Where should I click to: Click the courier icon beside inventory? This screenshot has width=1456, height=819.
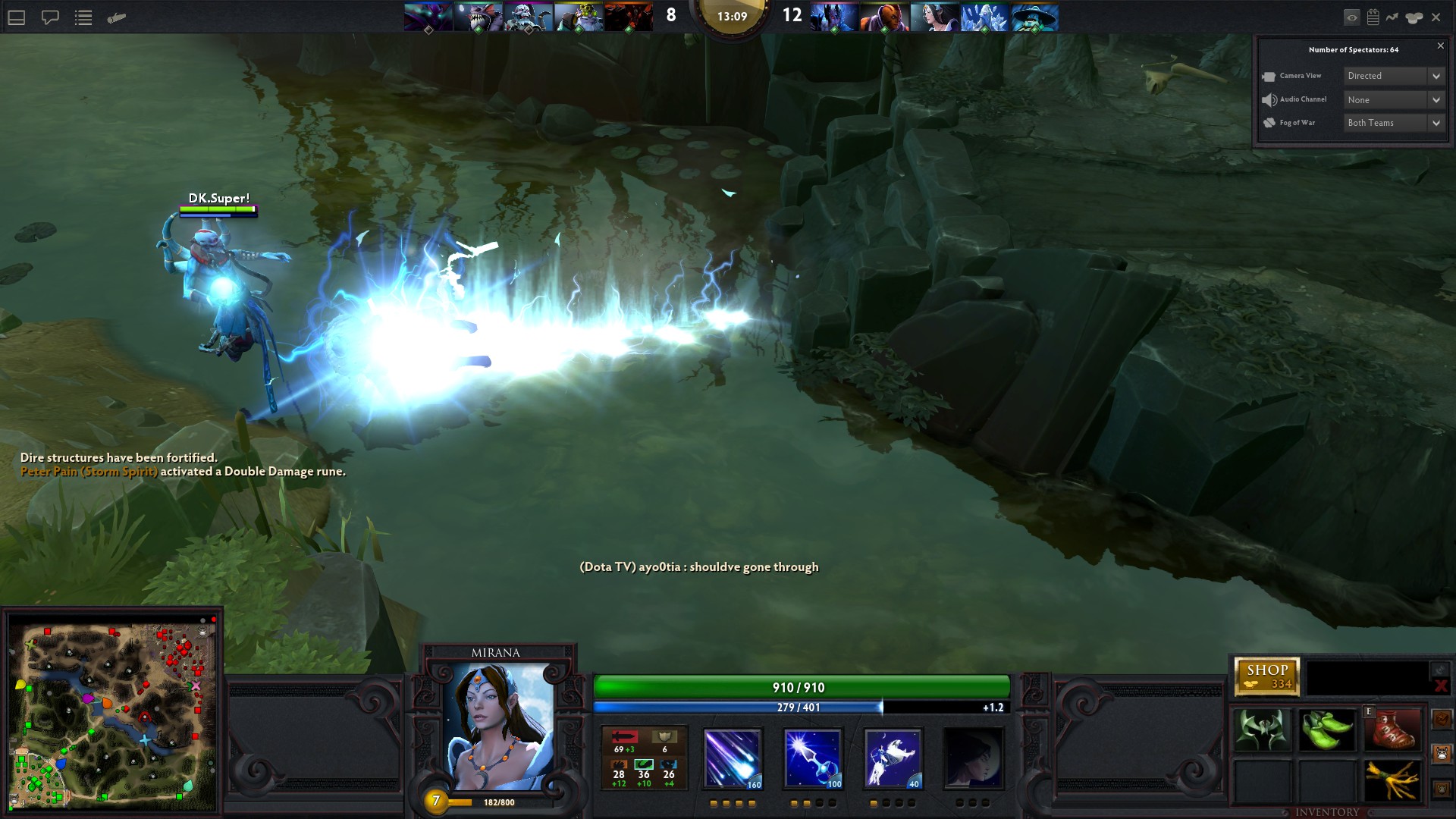click(x=1442, y=754)
